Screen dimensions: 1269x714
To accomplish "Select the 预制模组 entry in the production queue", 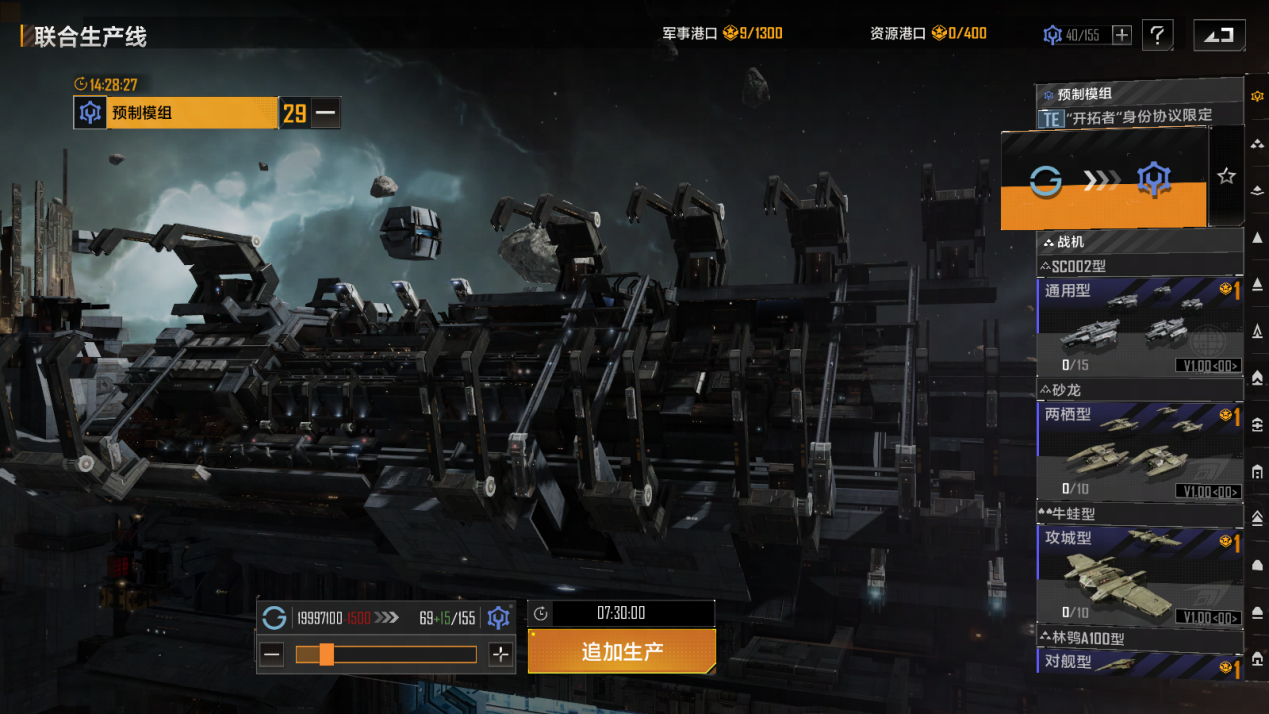I will 176,113.
